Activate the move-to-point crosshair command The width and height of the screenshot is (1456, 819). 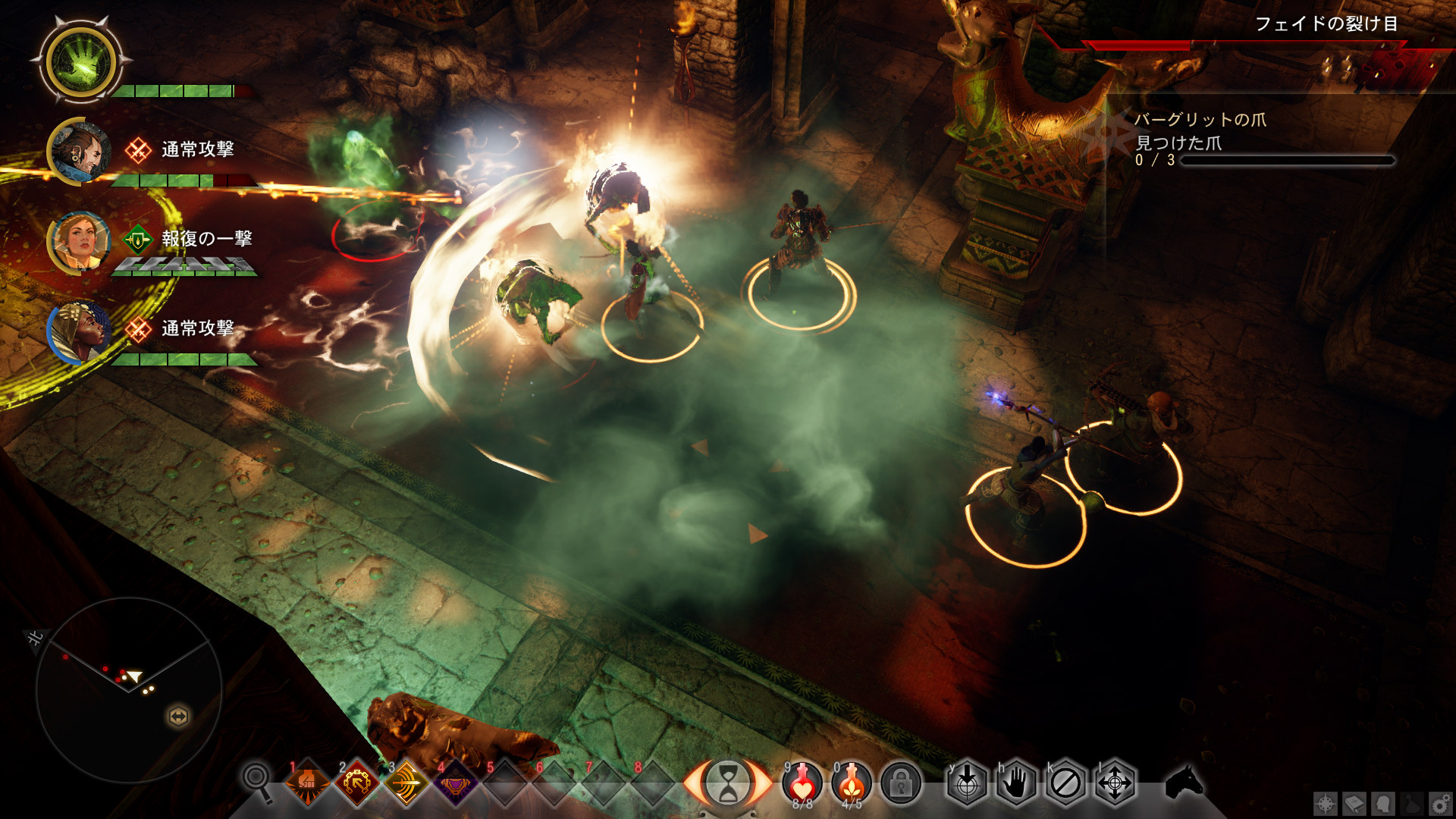[x=1115, y=783]
